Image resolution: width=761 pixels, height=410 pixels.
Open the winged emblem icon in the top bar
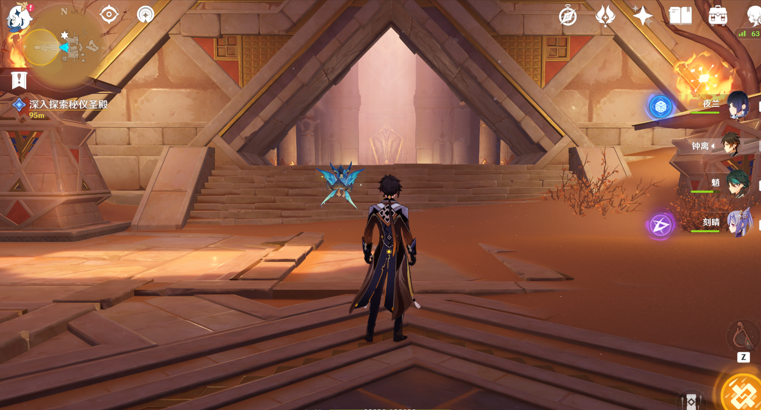[x=605, y=15]
